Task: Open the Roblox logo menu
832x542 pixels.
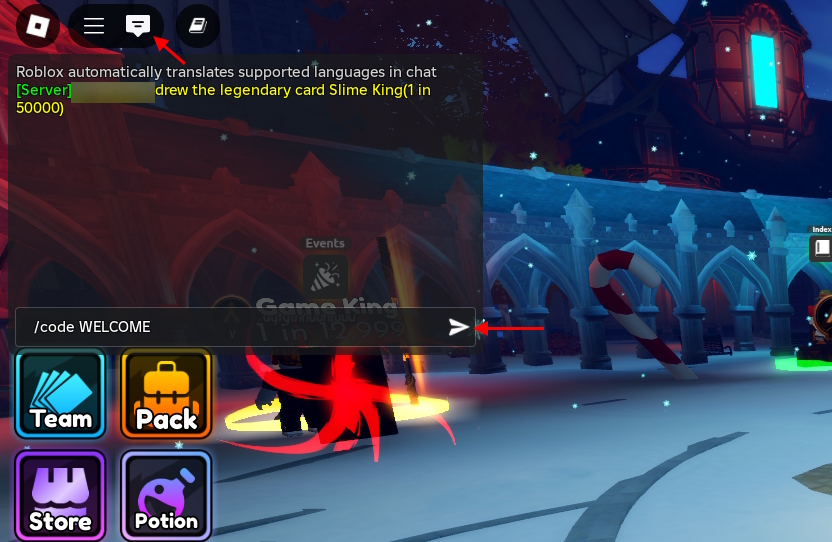Action: [x=38, y=25]
